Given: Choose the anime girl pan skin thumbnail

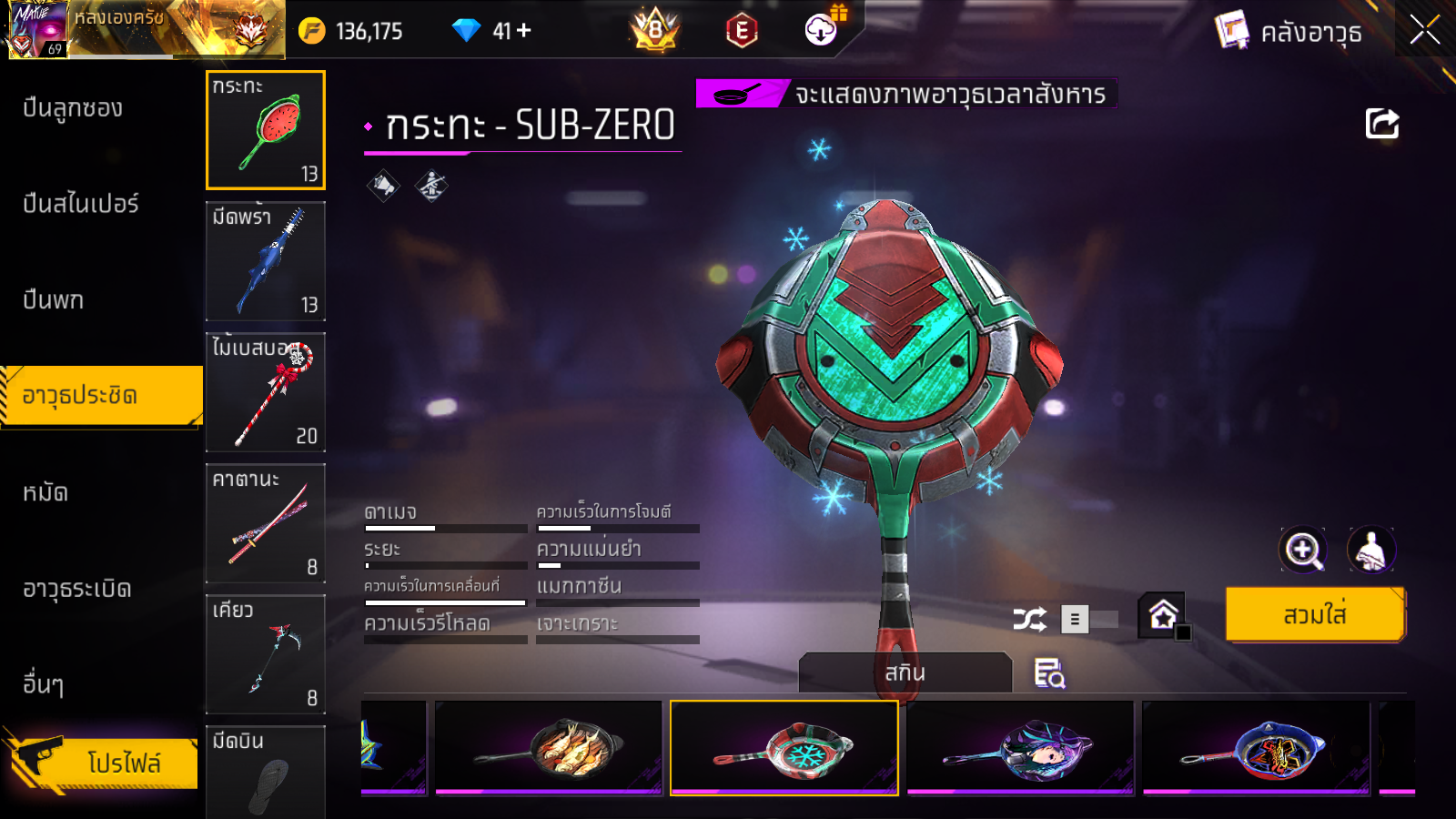Looking at the screenshot, I should point(1020,747).
